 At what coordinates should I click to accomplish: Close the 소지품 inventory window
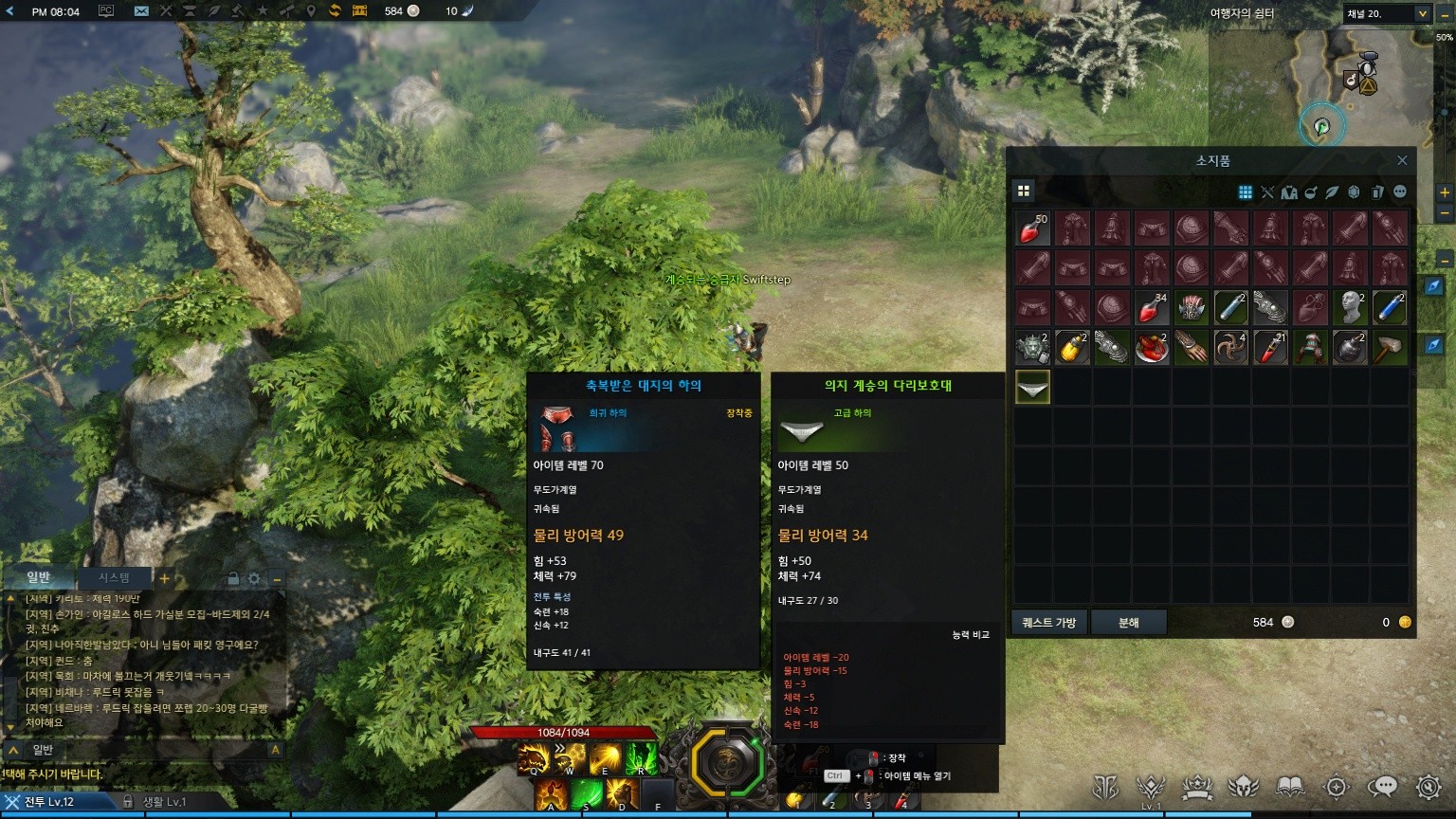pyautogui.click(x=1402, y=161)
